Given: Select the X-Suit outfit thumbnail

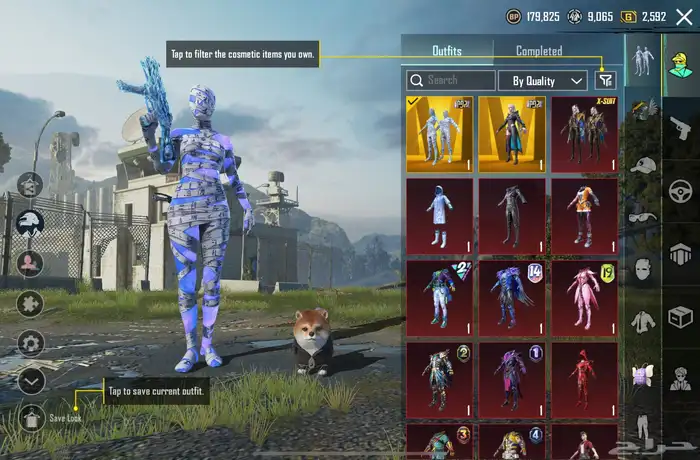Looking at the screenshot, I should pyautogui.click(x=584, y=134).
